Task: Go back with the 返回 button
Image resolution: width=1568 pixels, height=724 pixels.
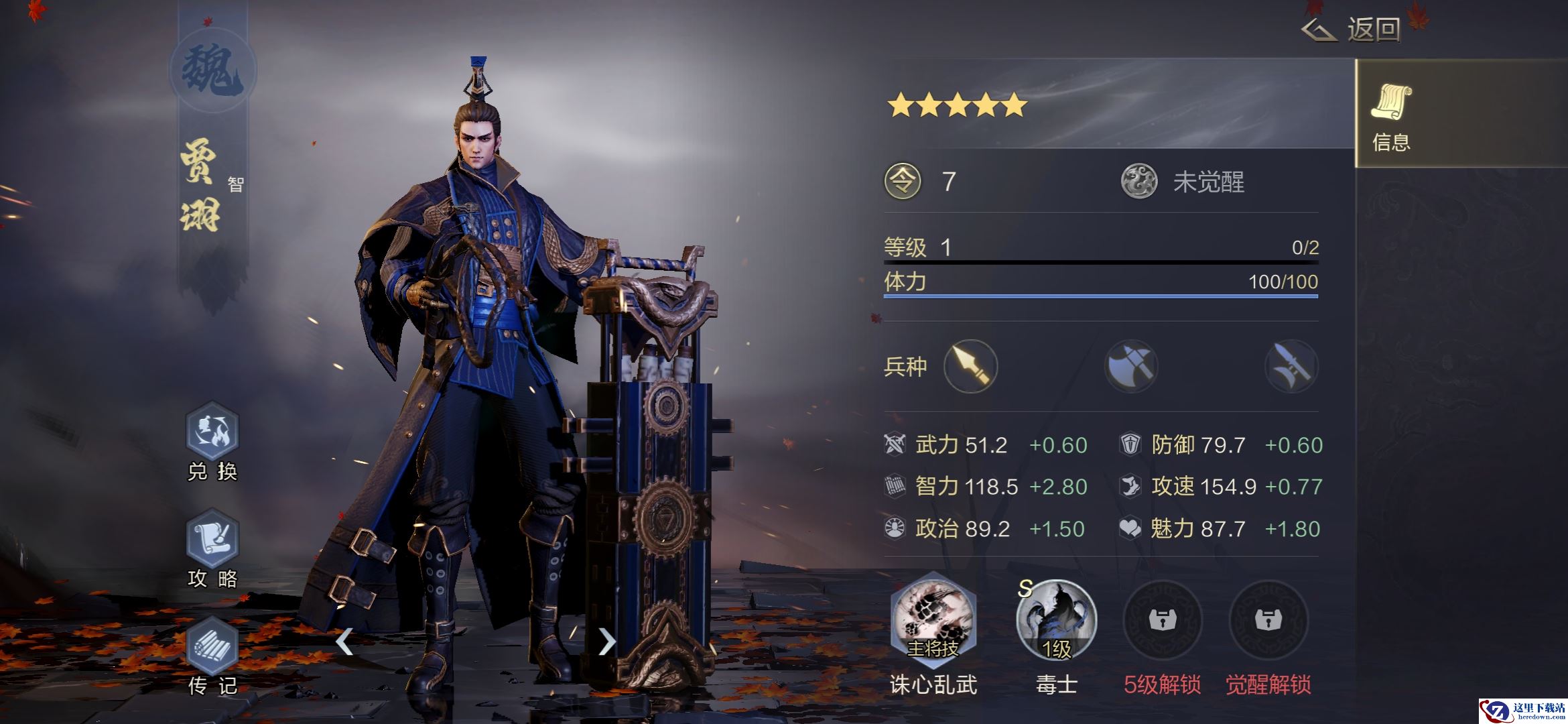Action: (1352, 29)
